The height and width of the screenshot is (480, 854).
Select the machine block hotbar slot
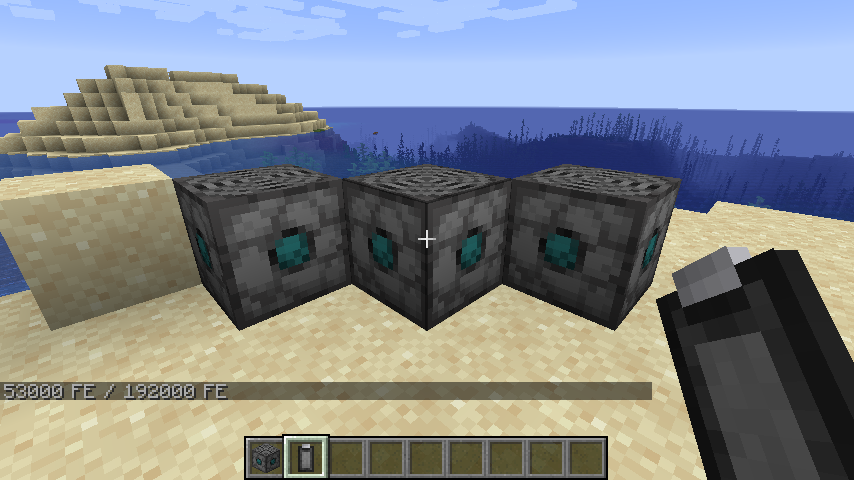coord(265,457)
